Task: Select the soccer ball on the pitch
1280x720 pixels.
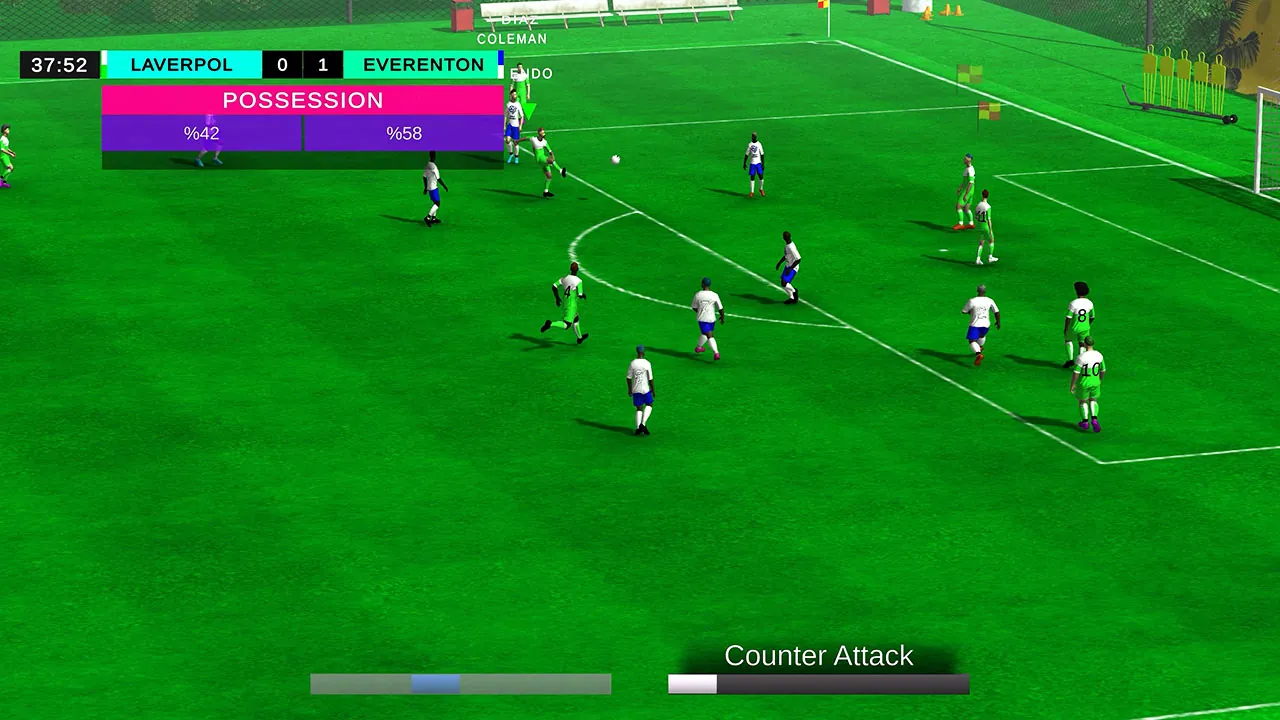Action: (615, 159)
